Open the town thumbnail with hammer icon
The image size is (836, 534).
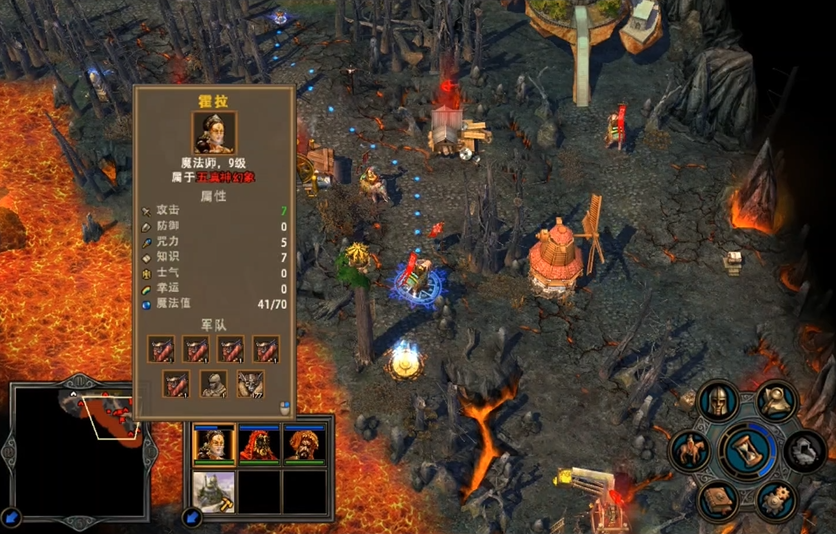pyautogui.click(x=214, y=491)
